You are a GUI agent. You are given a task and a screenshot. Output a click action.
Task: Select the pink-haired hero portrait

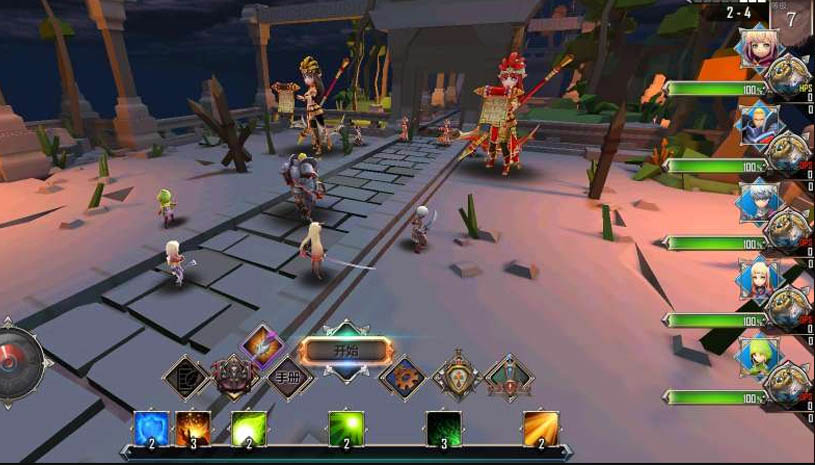[757, 47]
